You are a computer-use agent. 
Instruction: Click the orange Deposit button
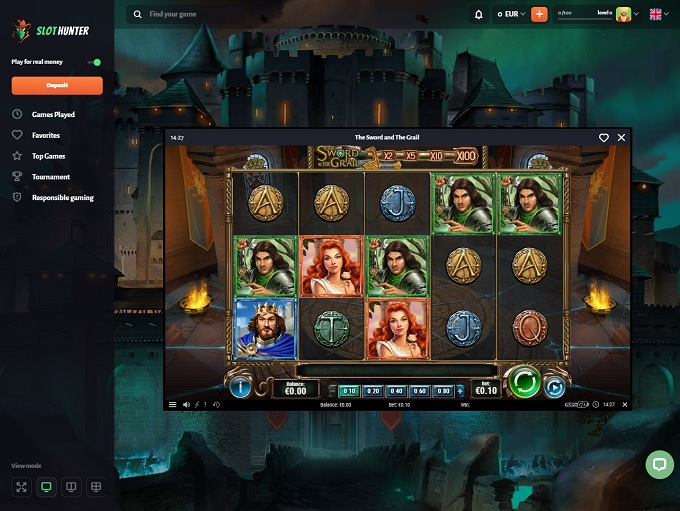57,86
